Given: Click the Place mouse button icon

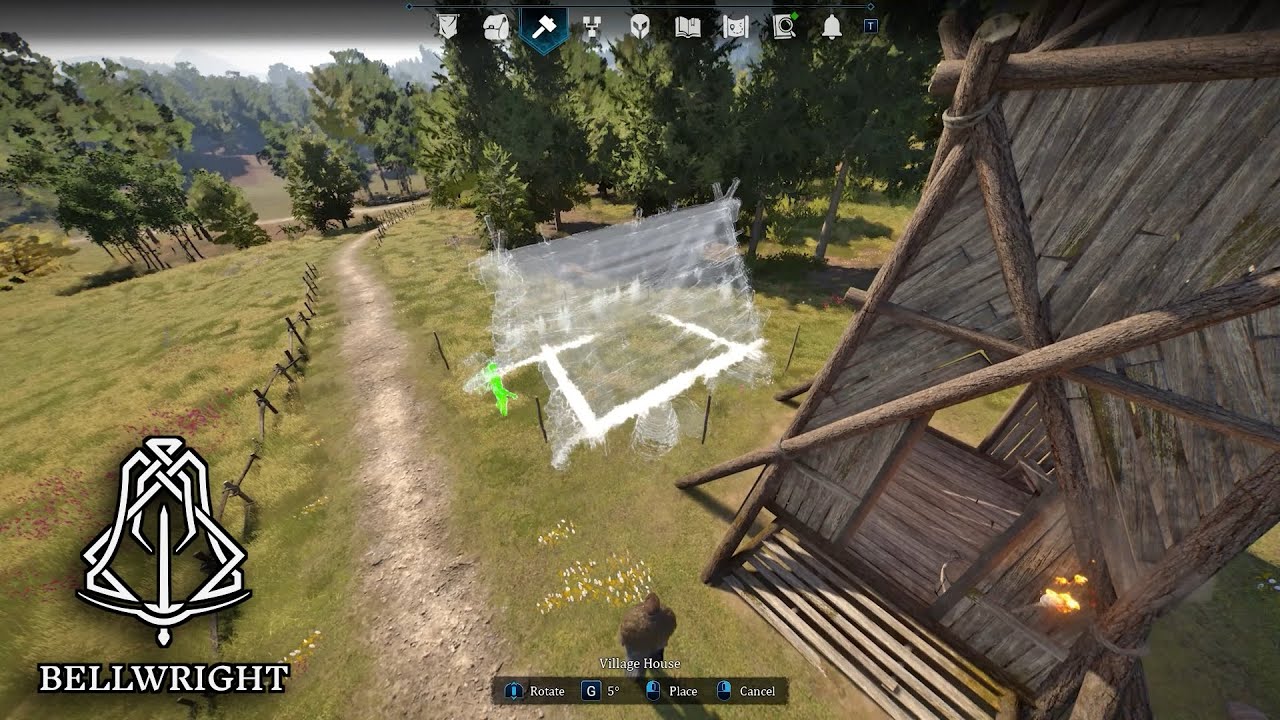Looking at the screenshot, I should (x=653, y=692).
